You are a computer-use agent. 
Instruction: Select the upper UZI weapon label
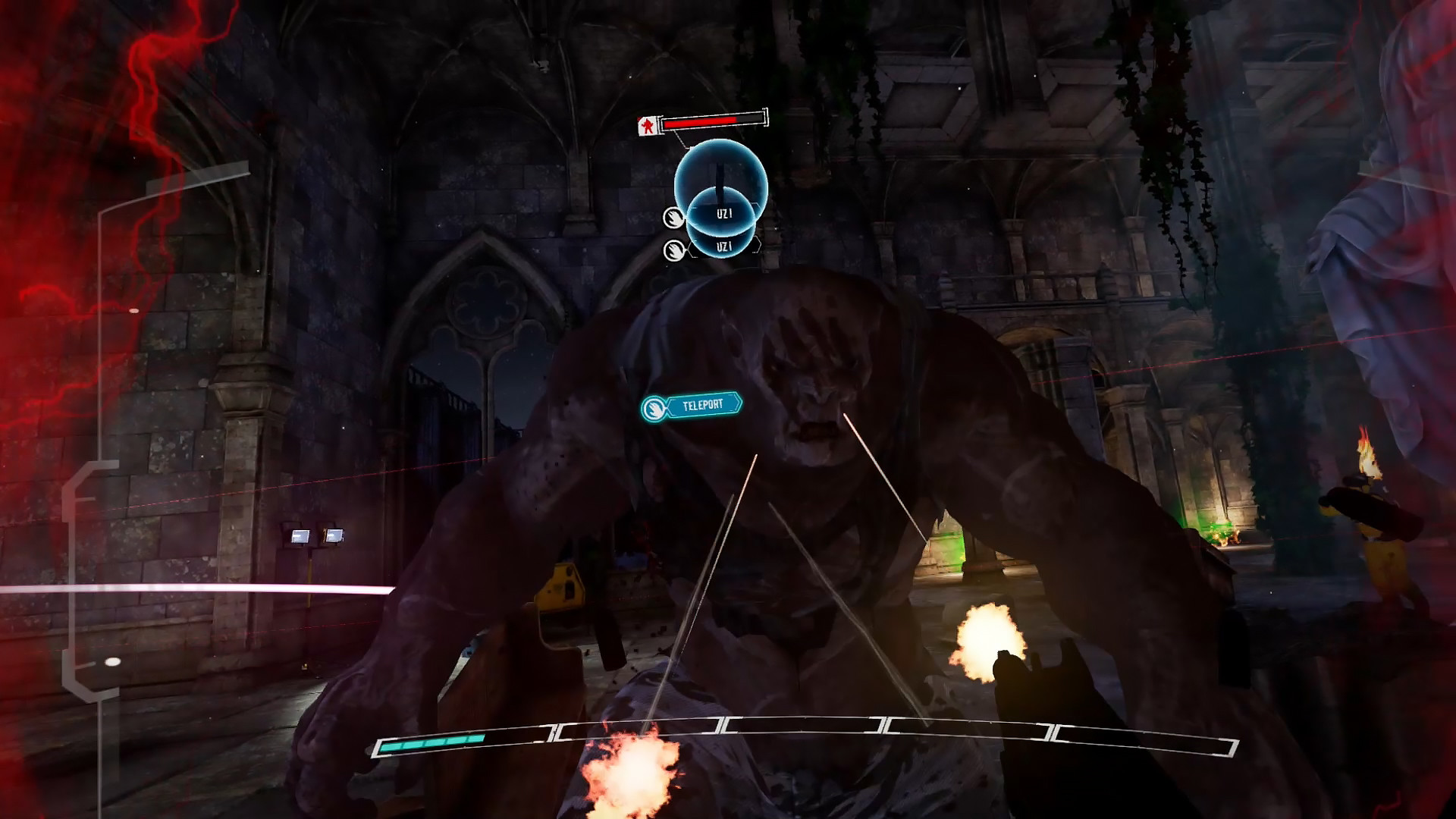click(724, 214)
